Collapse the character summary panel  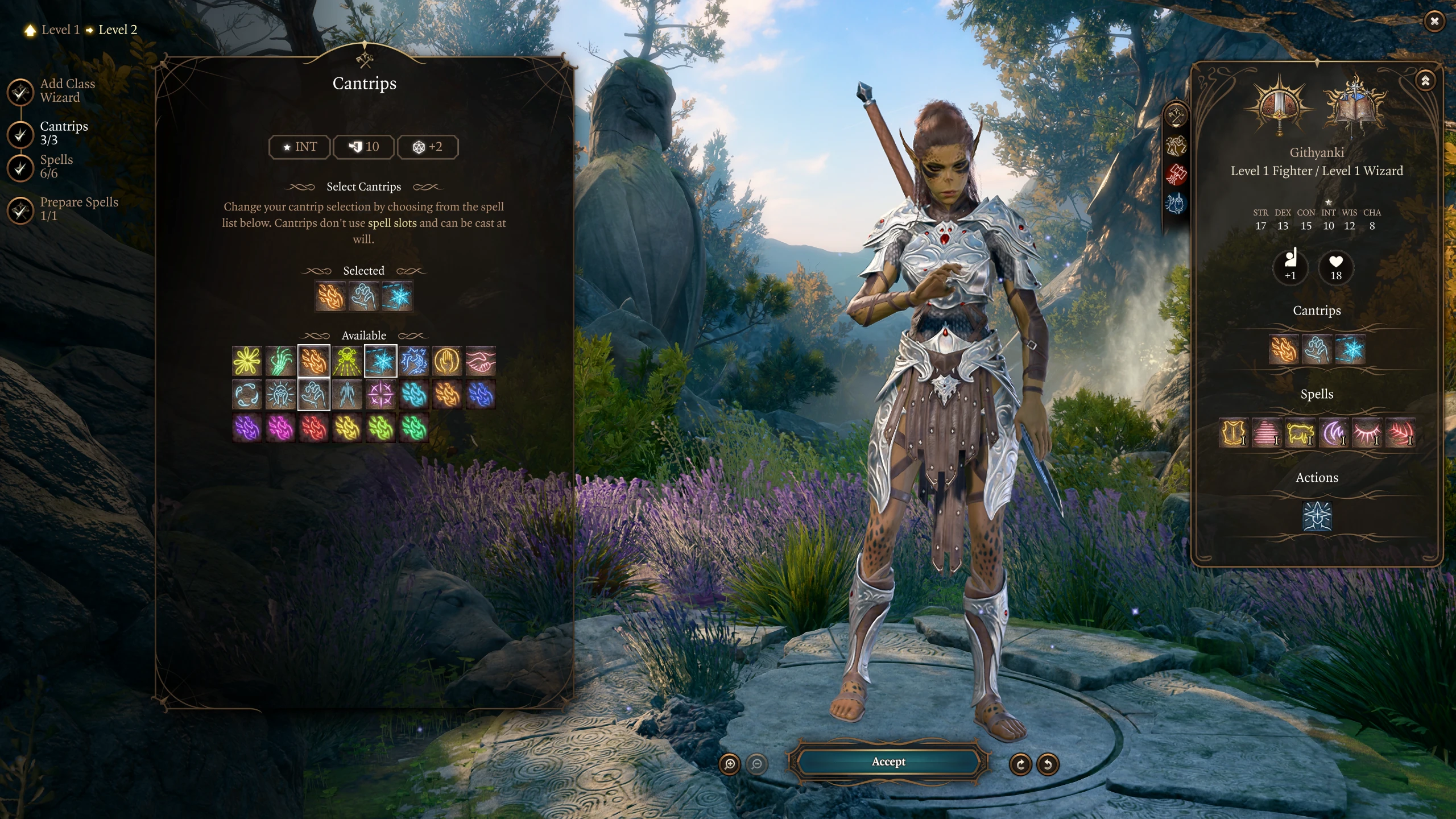coord(1425,81)
